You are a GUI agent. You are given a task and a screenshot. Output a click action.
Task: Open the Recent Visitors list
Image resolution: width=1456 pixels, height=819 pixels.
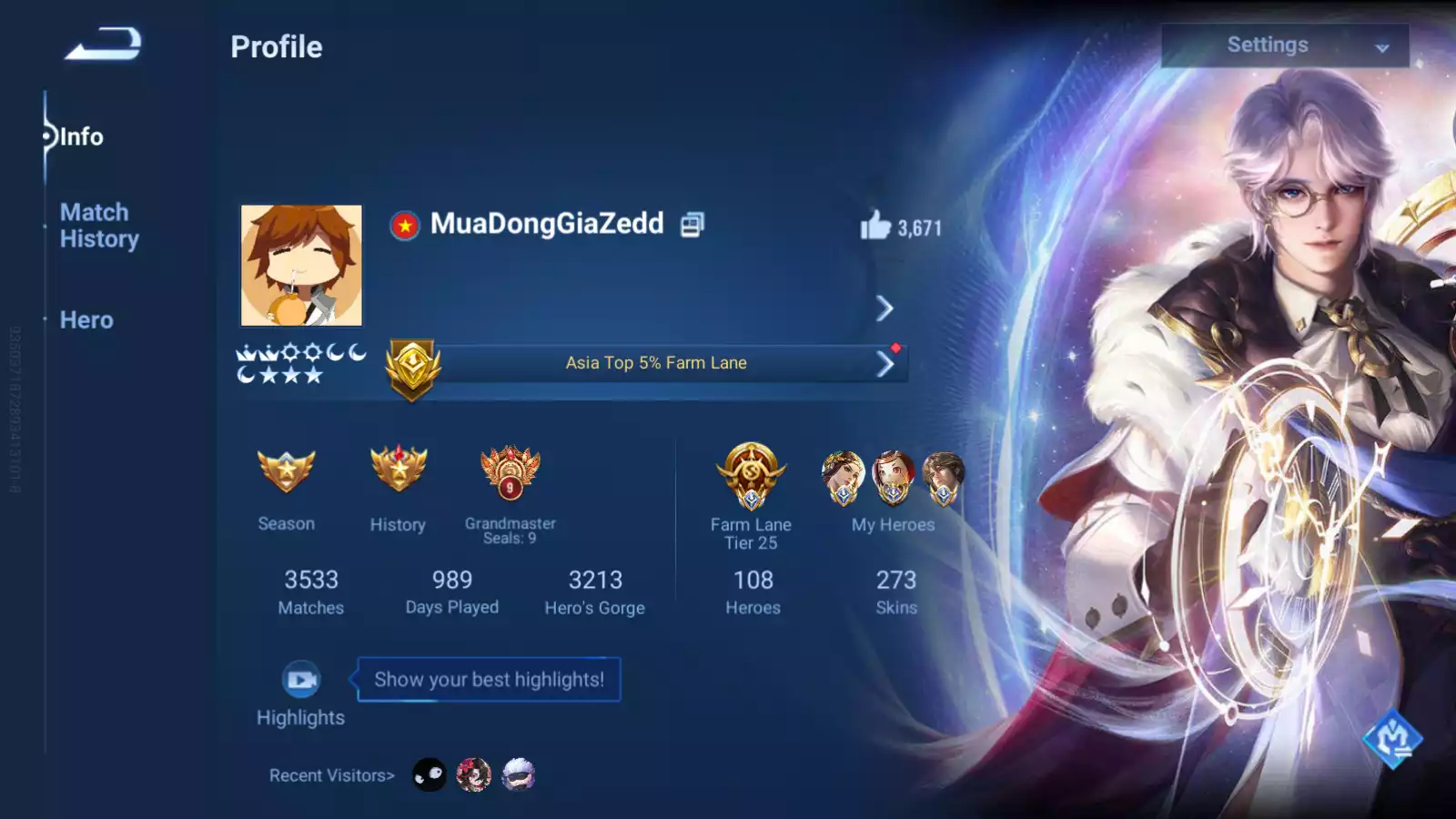point(332,775)
